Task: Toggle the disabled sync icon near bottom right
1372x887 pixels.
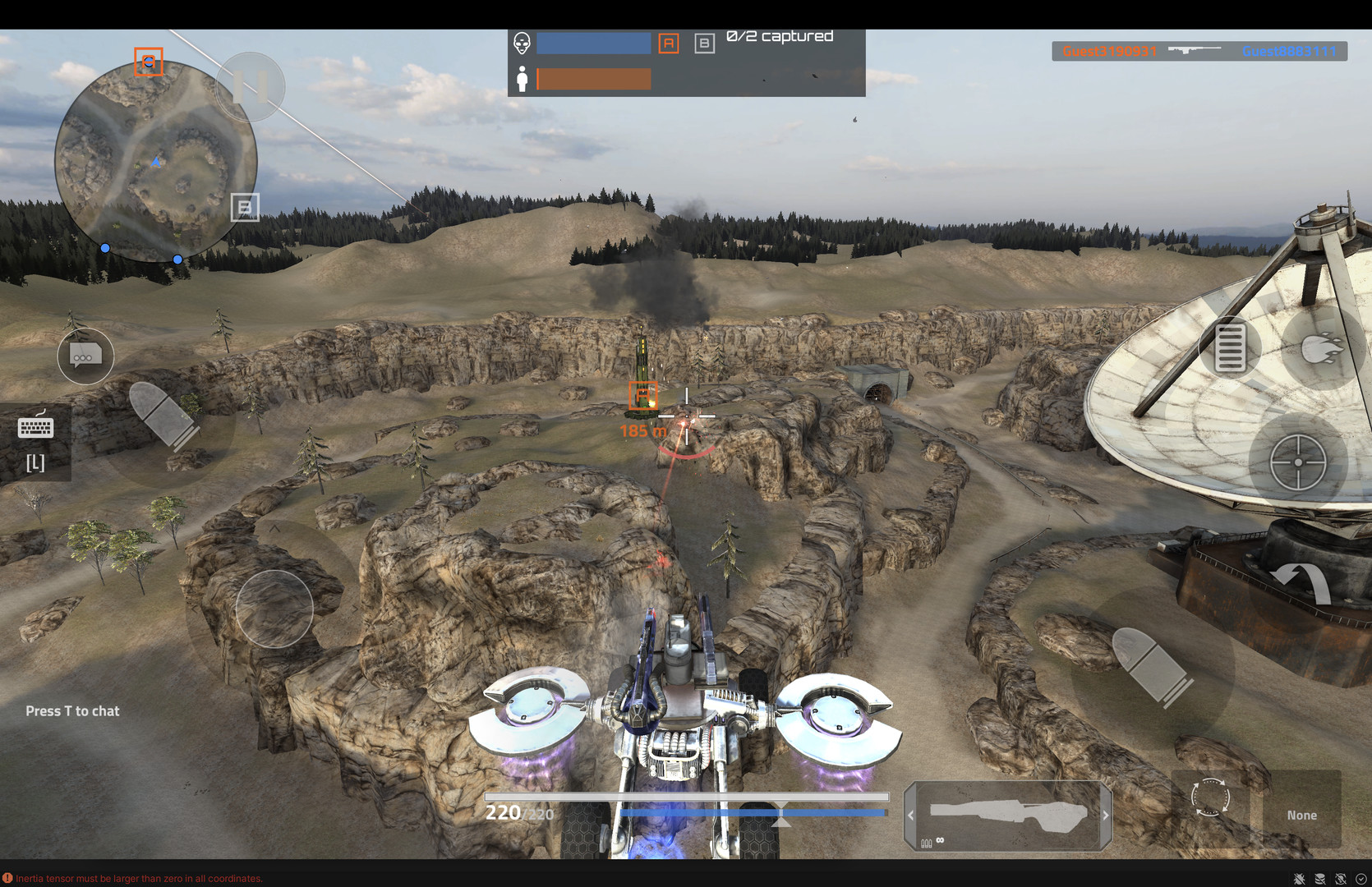Action: 1341,879
